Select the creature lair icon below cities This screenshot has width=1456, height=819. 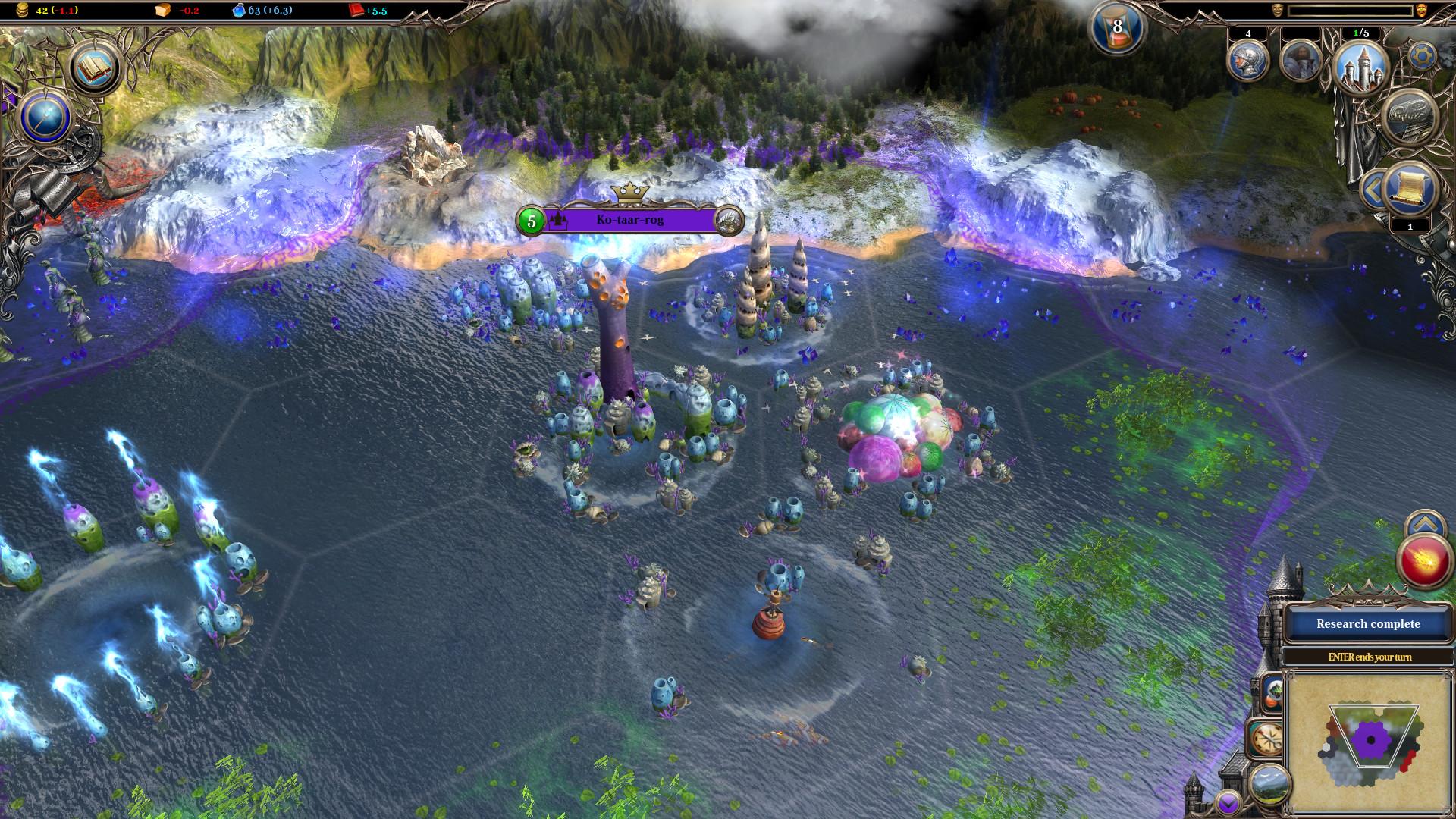(x=1409, y=117)
